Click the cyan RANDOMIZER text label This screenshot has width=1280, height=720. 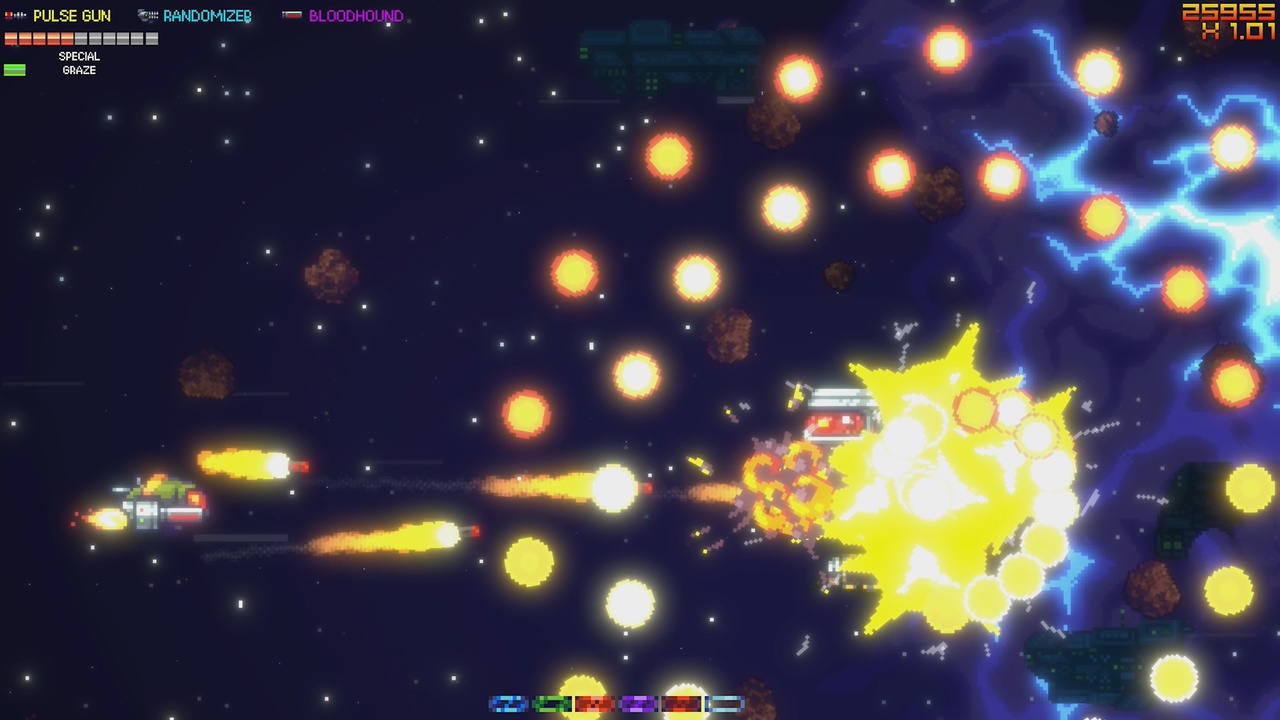coord(206,15)
